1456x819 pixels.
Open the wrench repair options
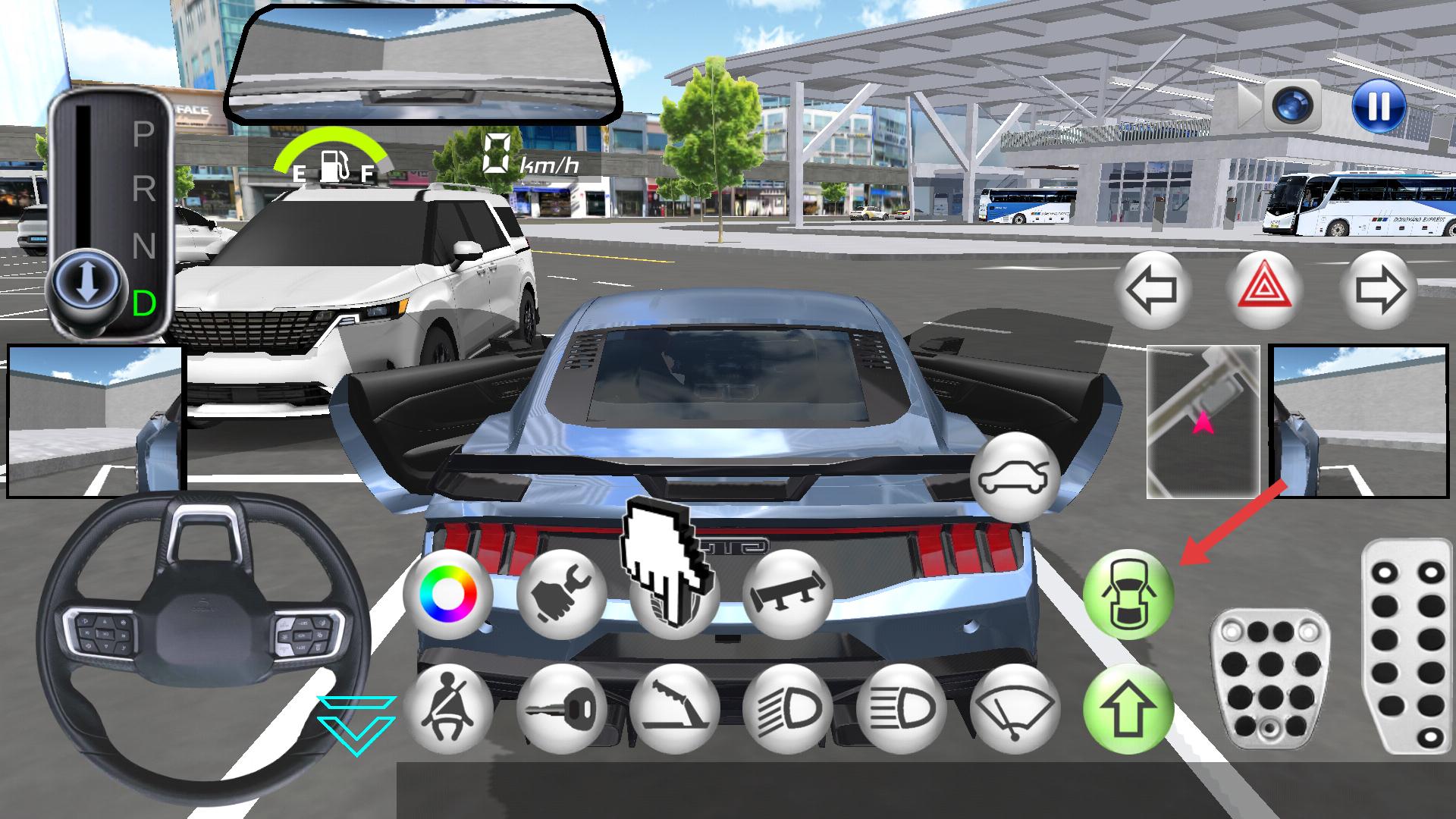point(562,594)
